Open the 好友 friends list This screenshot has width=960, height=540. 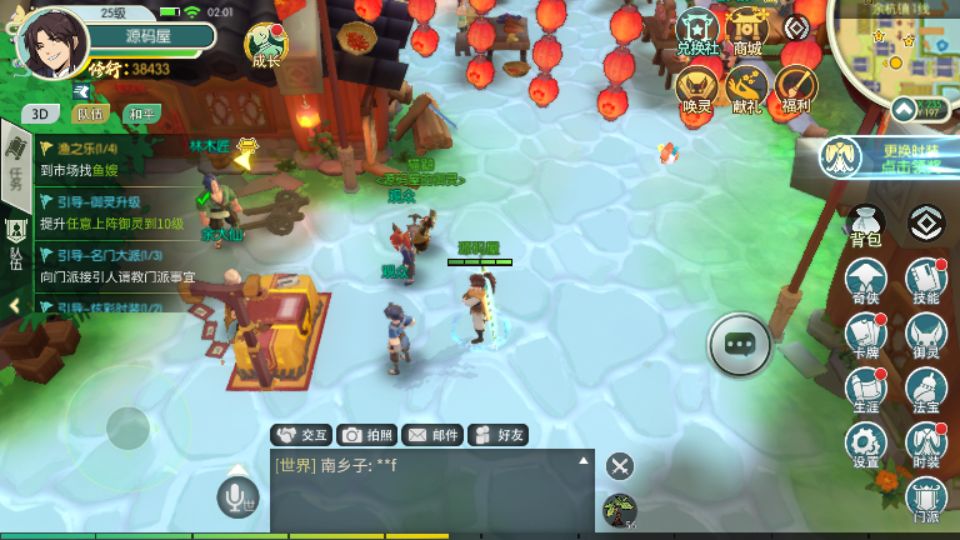pos(498,435)
